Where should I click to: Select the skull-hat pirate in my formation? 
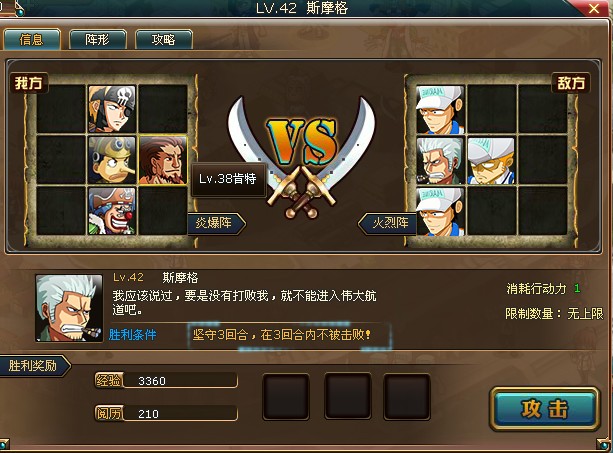pyautogui.click(x=112, y=109)
